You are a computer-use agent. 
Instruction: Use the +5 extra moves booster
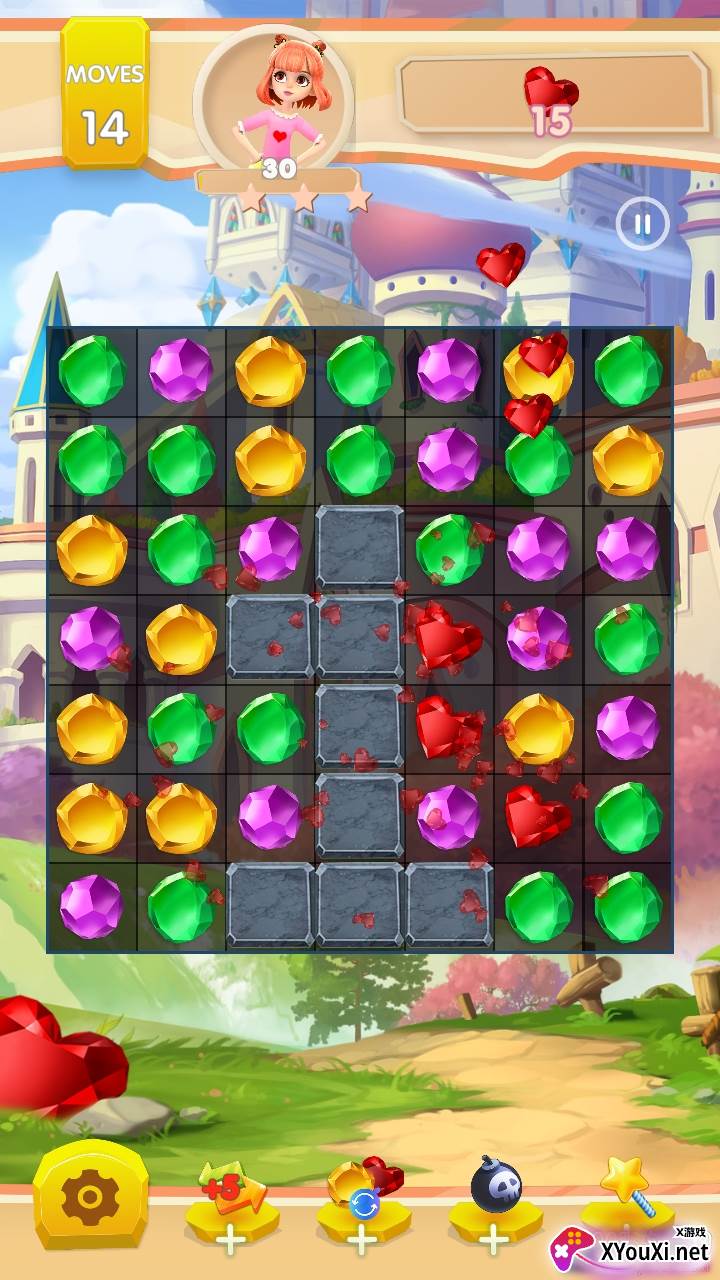click(x=231, y=1204)
